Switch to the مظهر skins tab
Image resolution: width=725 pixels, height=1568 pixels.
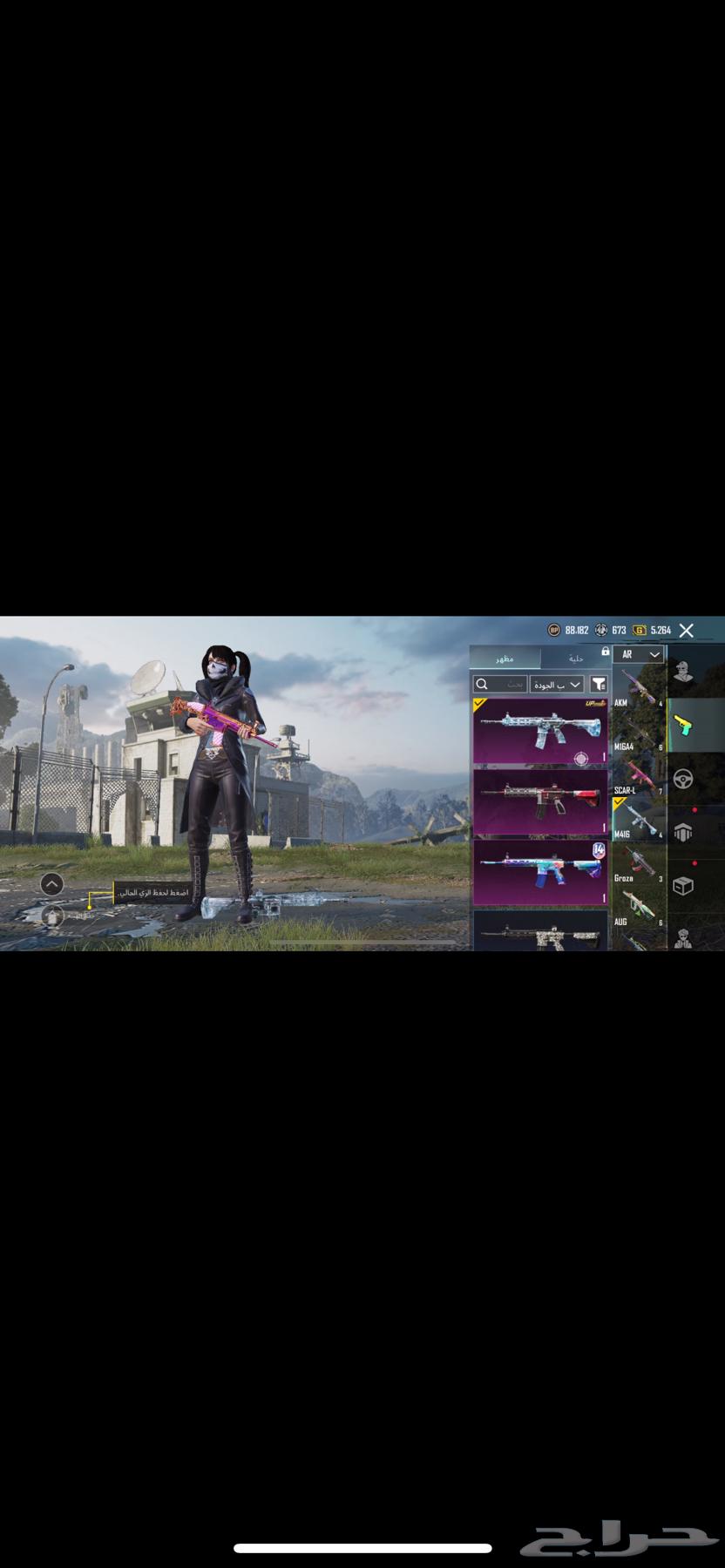tap(505, 659)
